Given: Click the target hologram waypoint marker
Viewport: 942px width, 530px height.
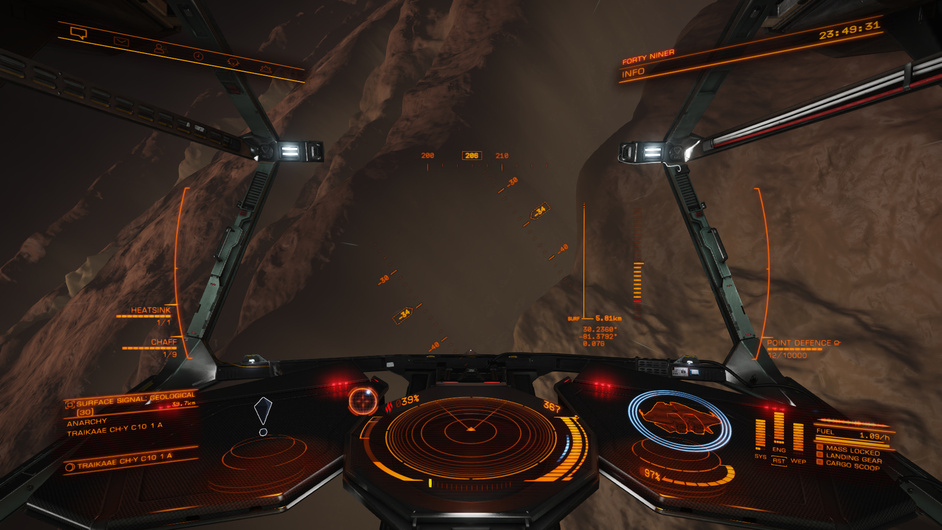Looking at the screenshot, I should 263,412.
